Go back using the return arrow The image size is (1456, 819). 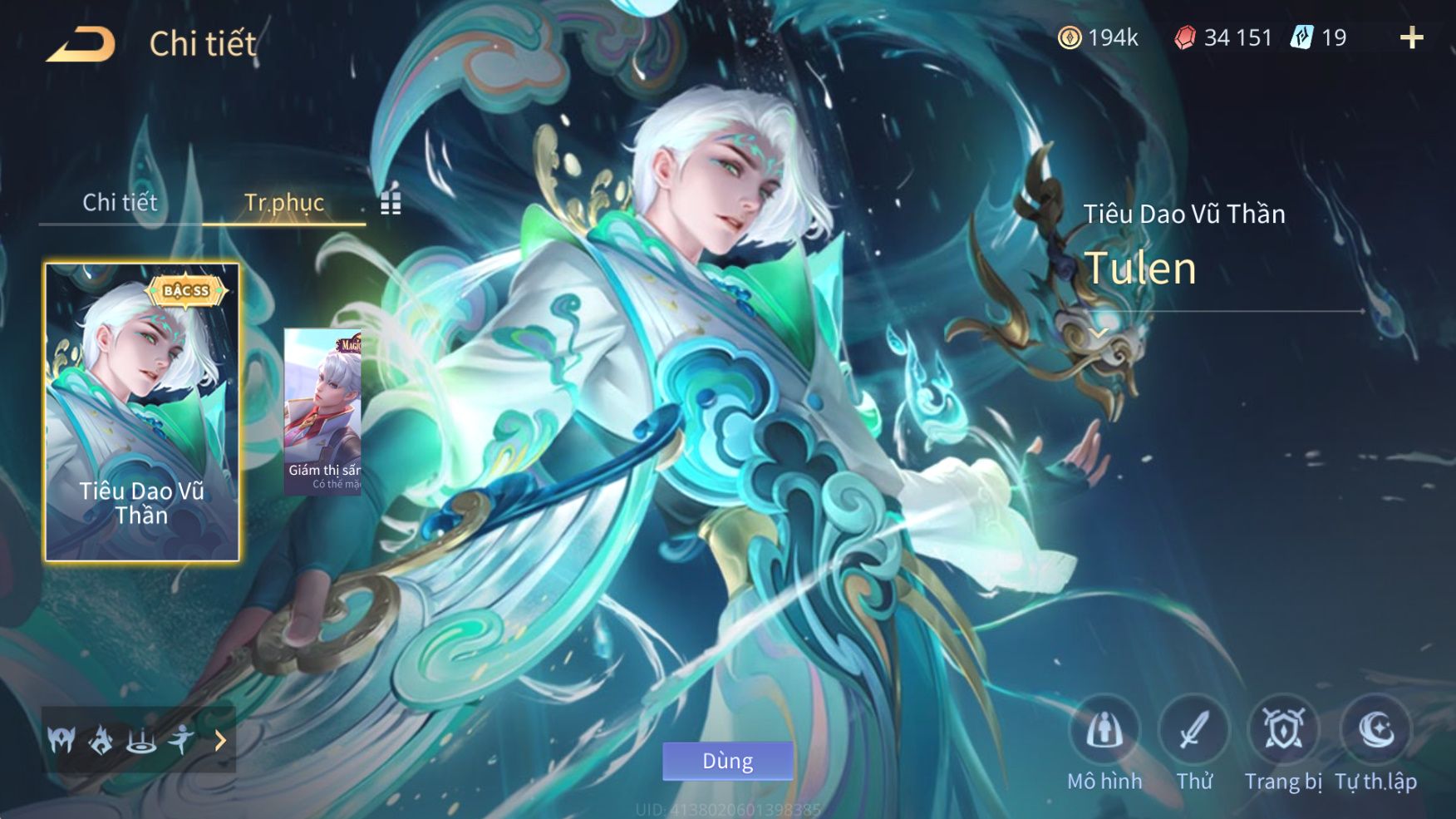(x=81, y=44)
